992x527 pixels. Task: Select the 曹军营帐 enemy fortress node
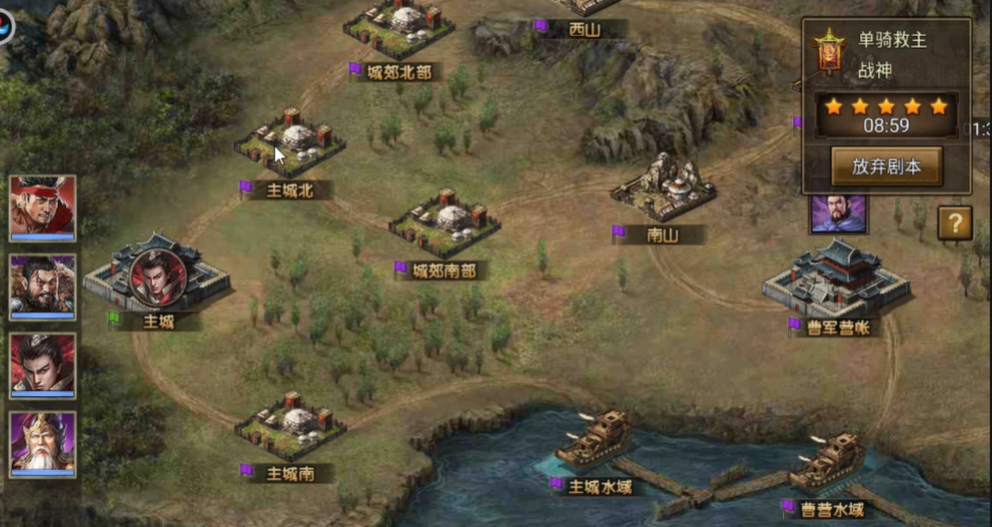836,277
